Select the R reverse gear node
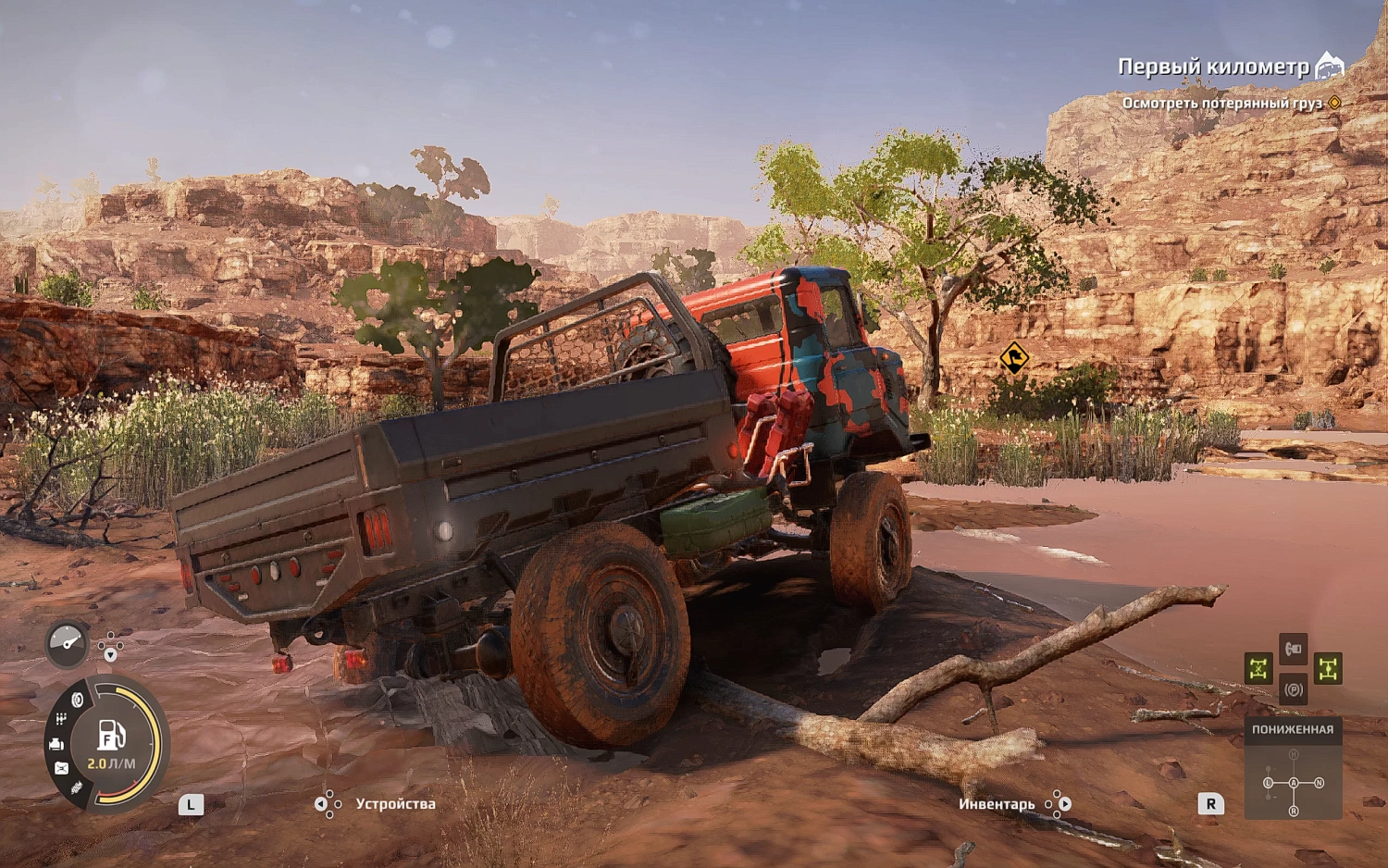Viewport: 1388px width, 868px height. pyautogui.click(x=1294, y=811)
